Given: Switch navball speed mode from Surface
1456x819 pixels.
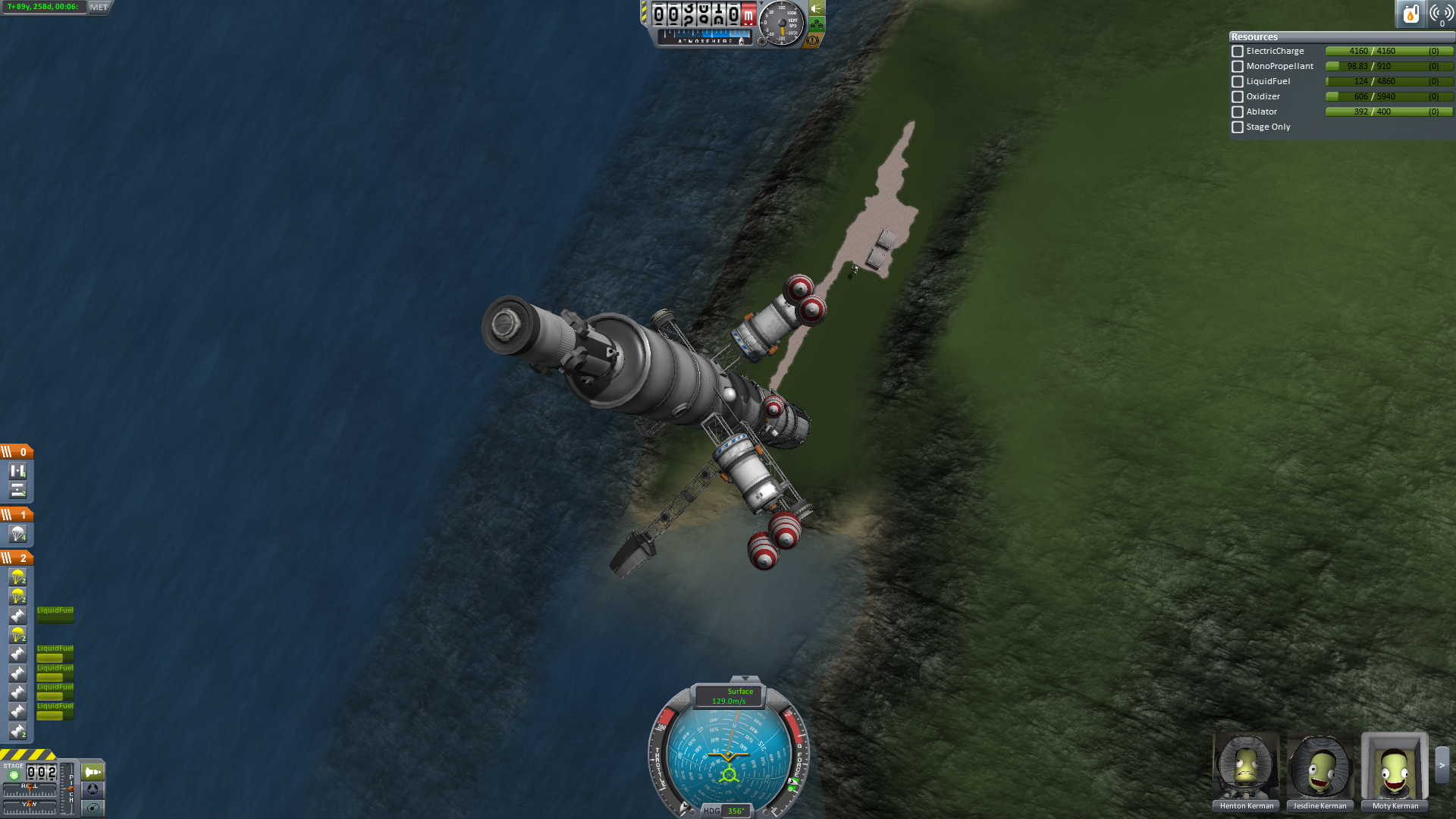Looking at the screenshot, I should click(x=730, y=696).
